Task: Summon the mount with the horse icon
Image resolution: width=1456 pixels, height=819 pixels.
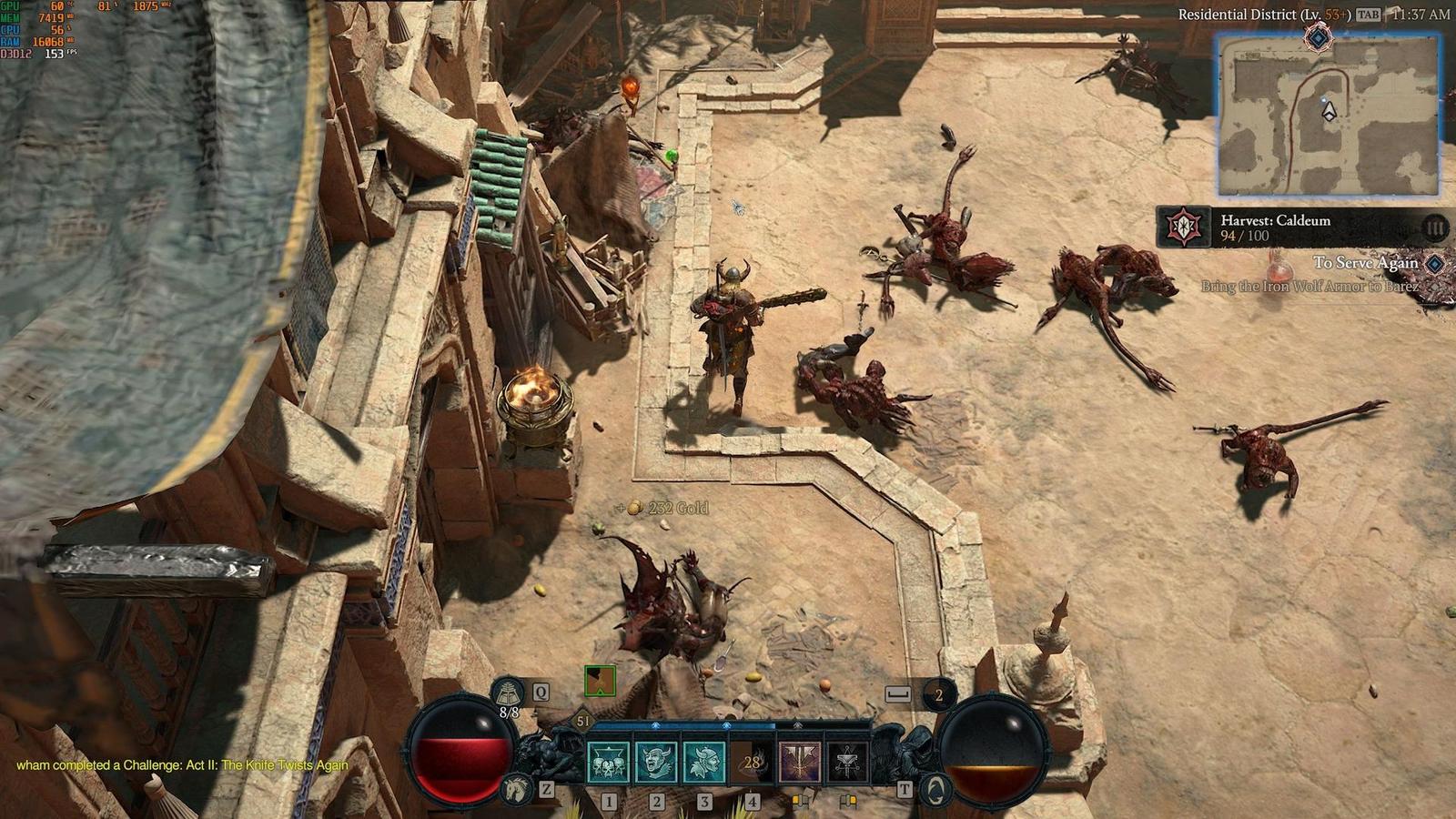Action: 516,788
